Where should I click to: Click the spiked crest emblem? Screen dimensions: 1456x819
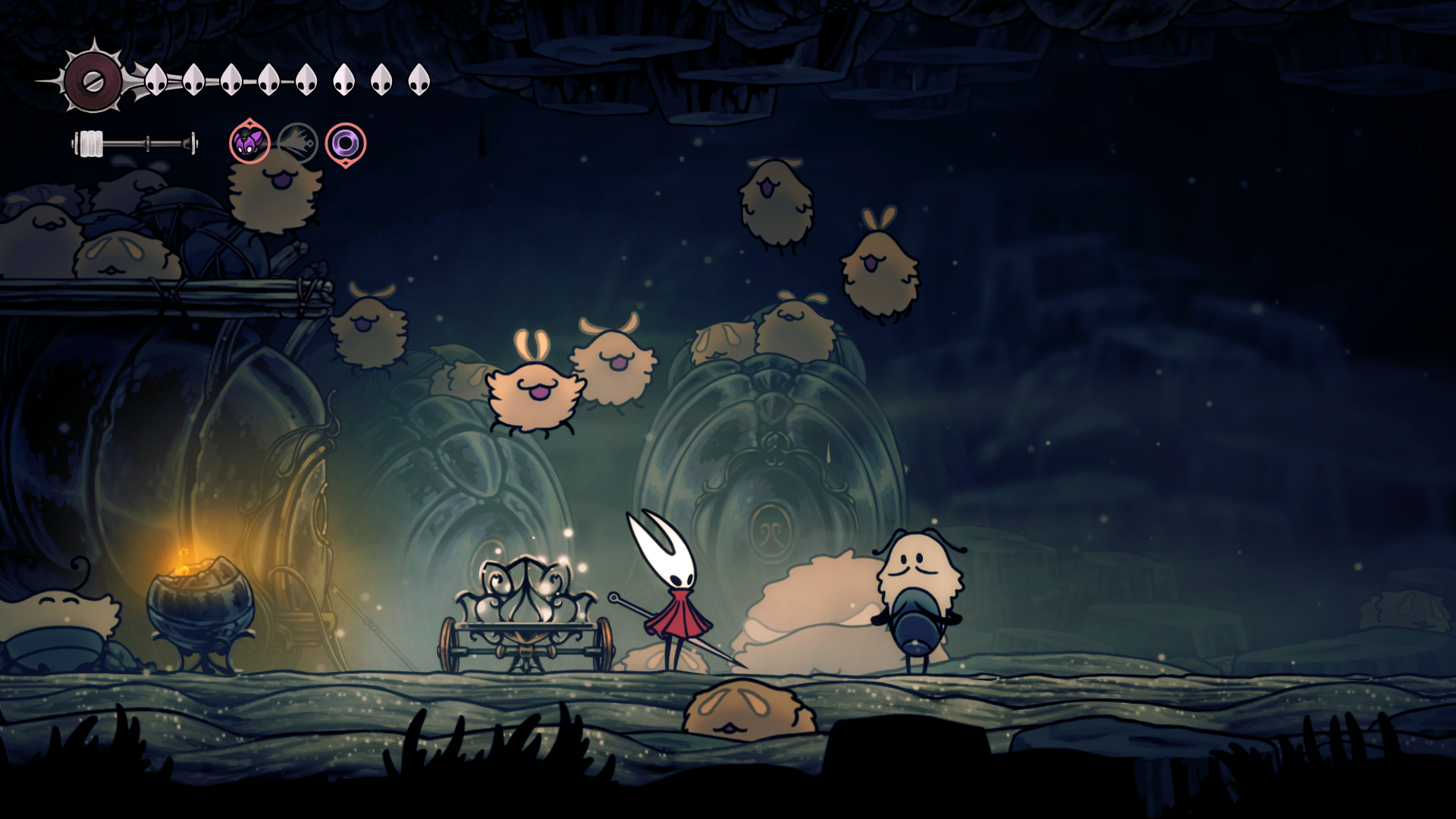tap(93, 80)
